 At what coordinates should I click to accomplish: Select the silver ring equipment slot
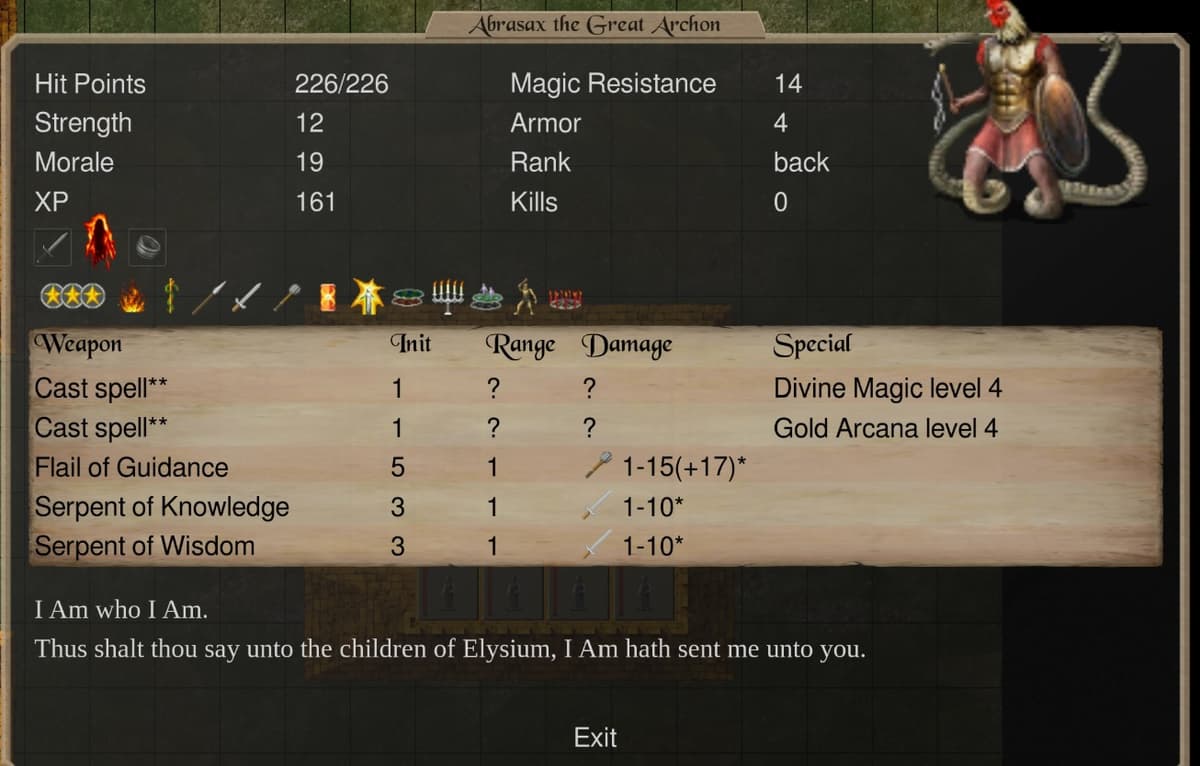point(147,245)
